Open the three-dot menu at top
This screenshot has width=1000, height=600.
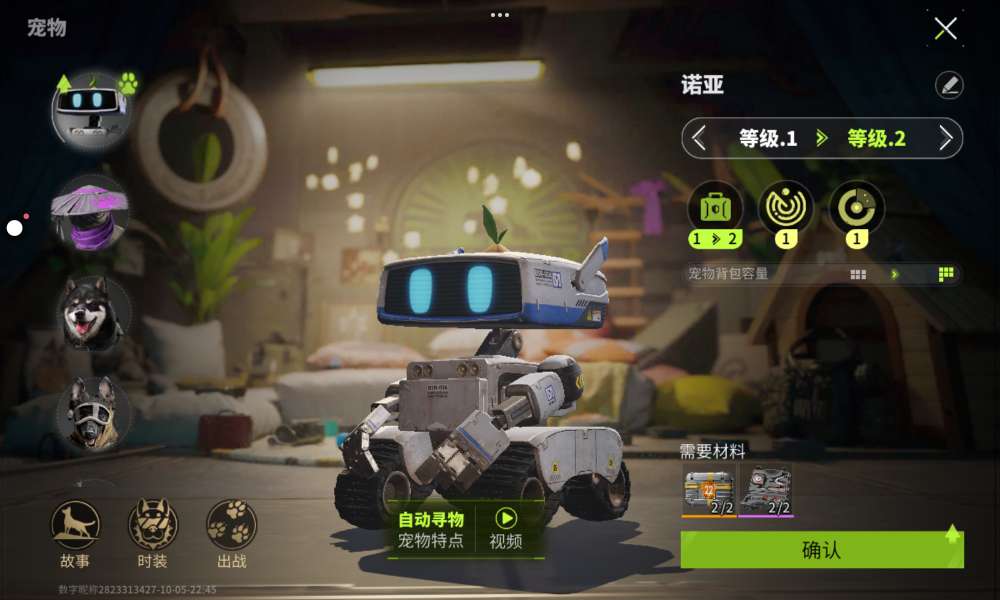click(x=500, y=15)
